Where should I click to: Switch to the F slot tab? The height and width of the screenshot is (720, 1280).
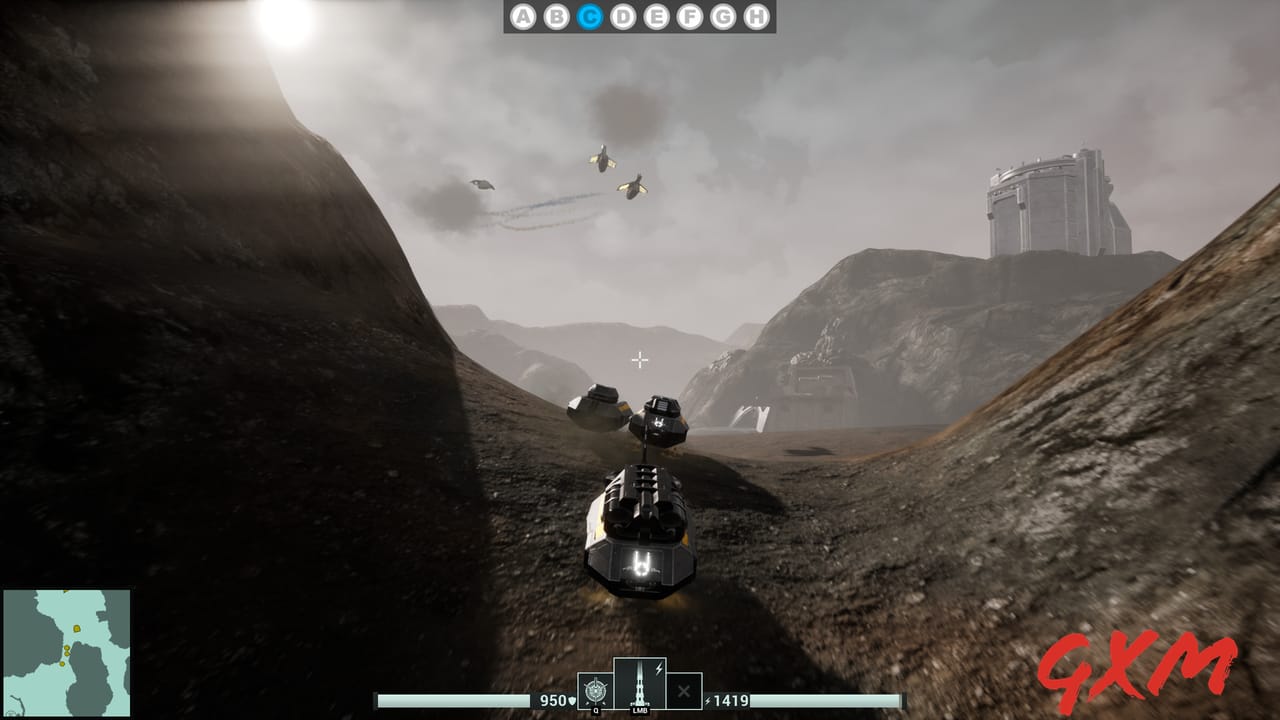click(689, 16)
